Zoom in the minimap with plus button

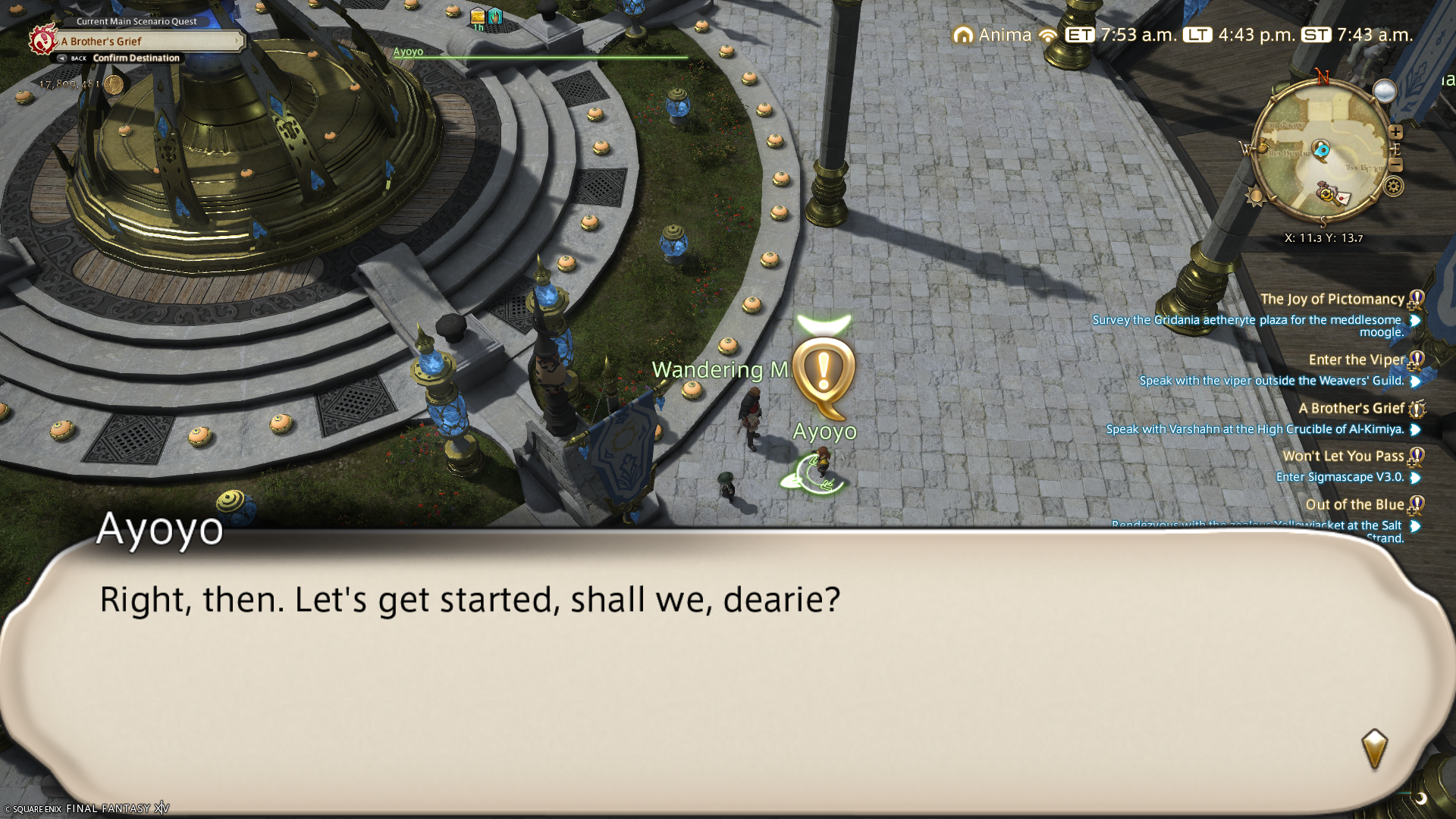coord(1395,132)
